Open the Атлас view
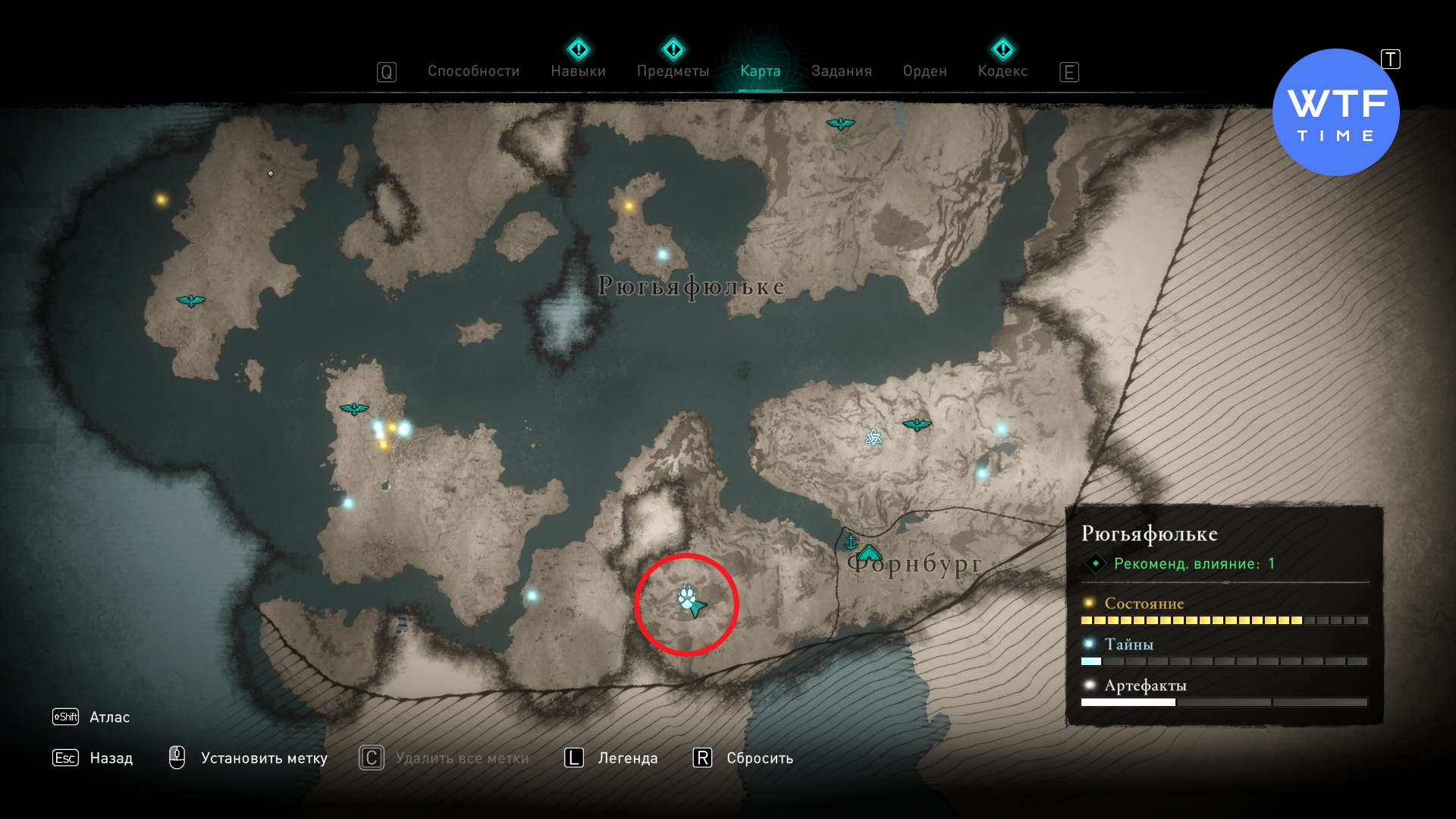 (x=109, y=717)
